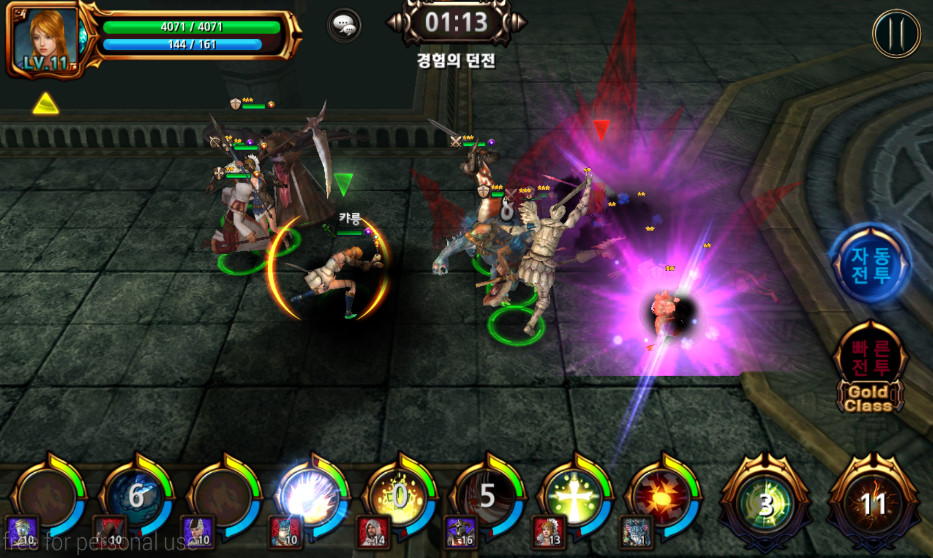The image size is (933, 558).
Task: Activate the orange ornate skill showing 11
Action: point(872,502)
